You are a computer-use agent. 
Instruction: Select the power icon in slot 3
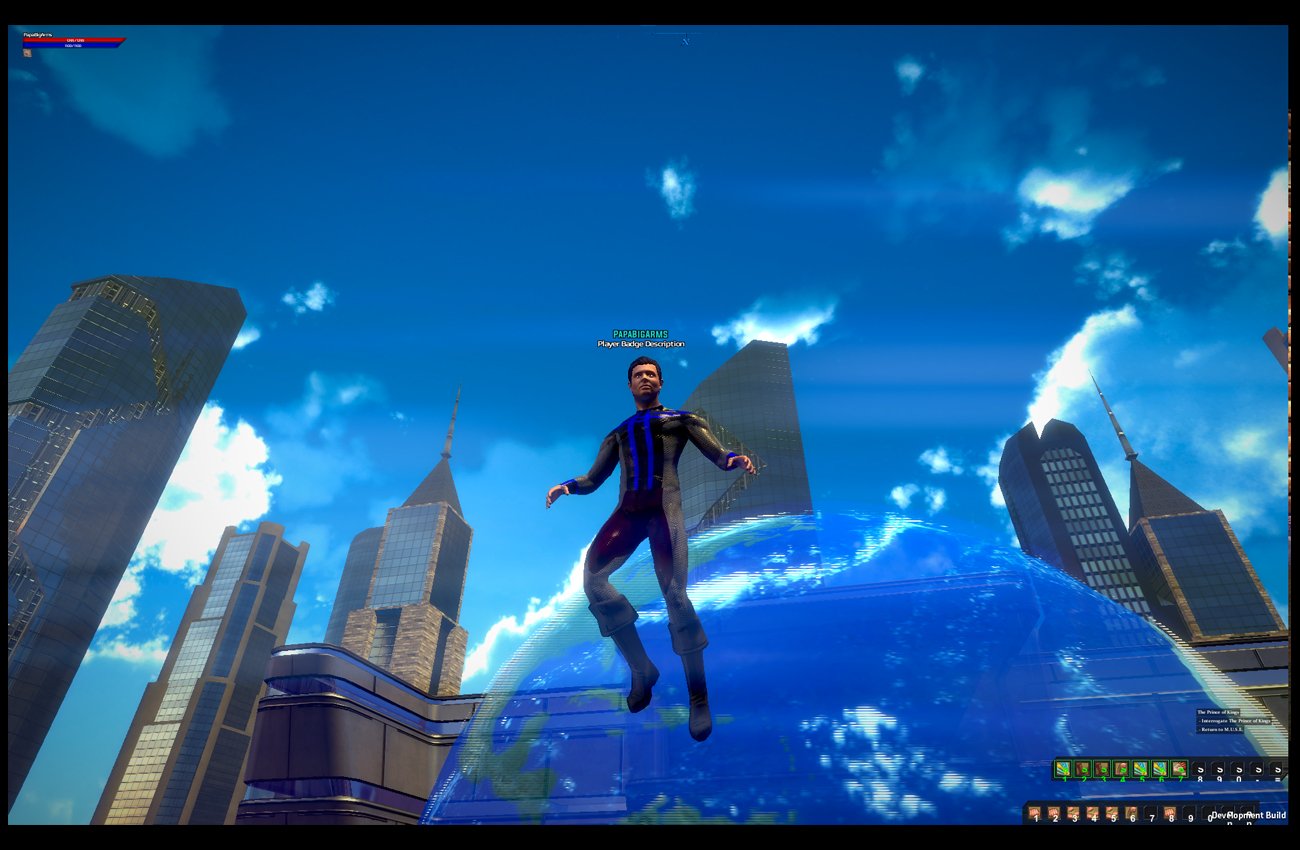click(1103, 769)
